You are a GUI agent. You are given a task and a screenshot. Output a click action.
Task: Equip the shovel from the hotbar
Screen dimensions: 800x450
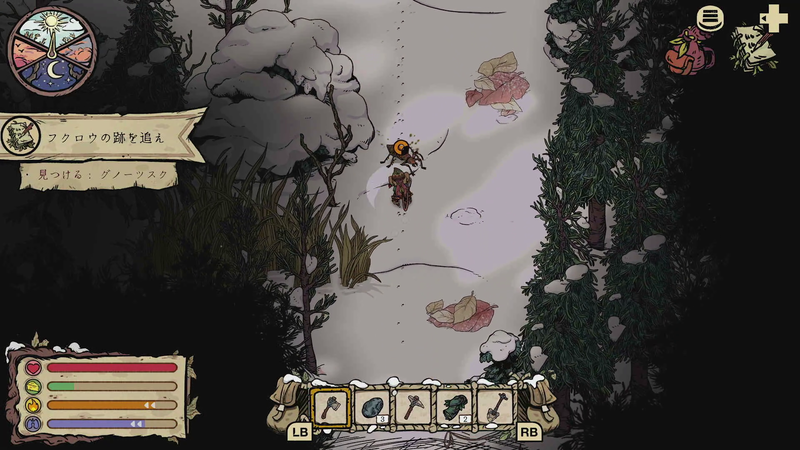pyautogui.click(x=494, y=407)
